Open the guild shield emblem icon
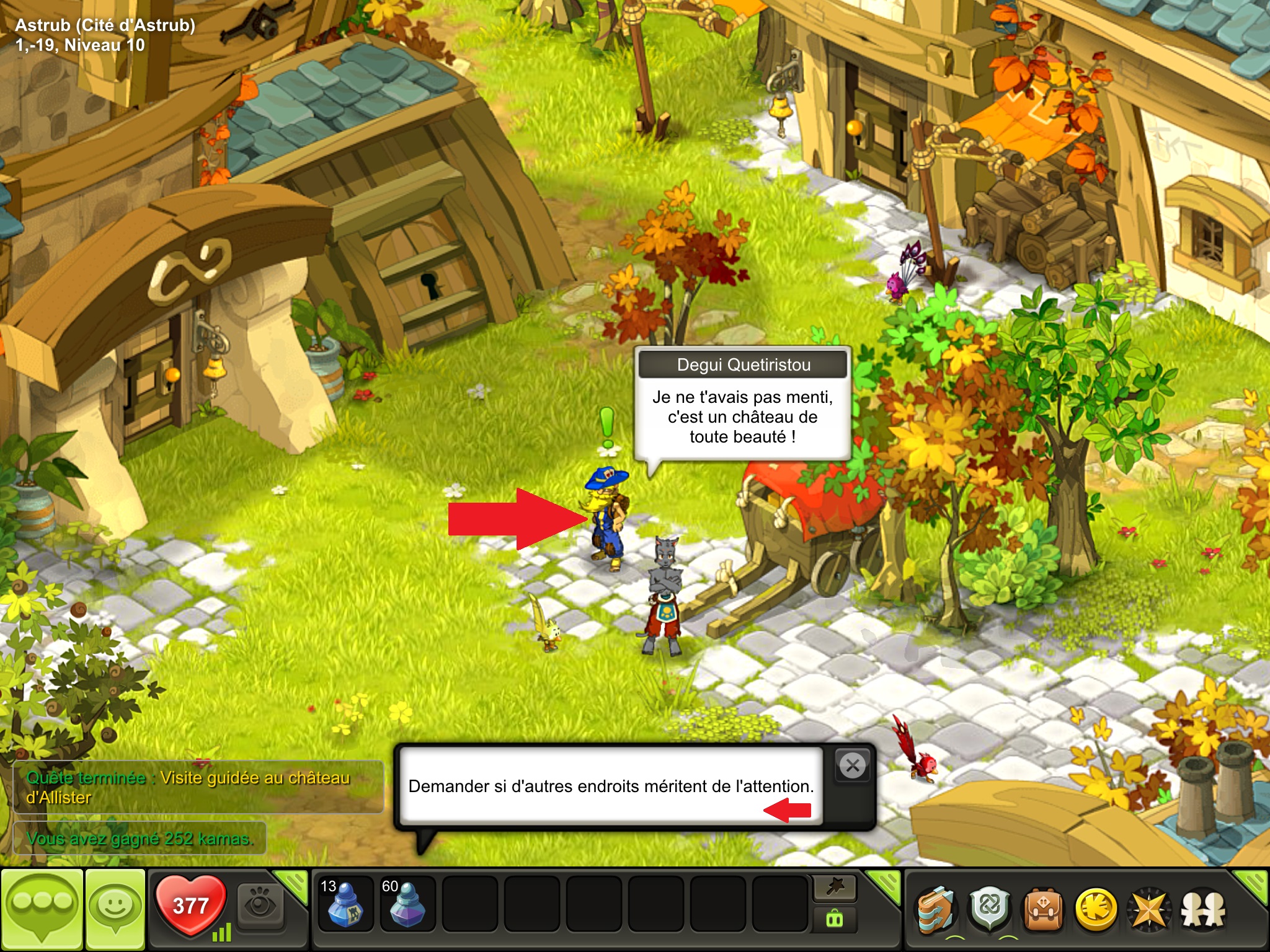This screenshot has width=1270, height=952. coord(989,910)
